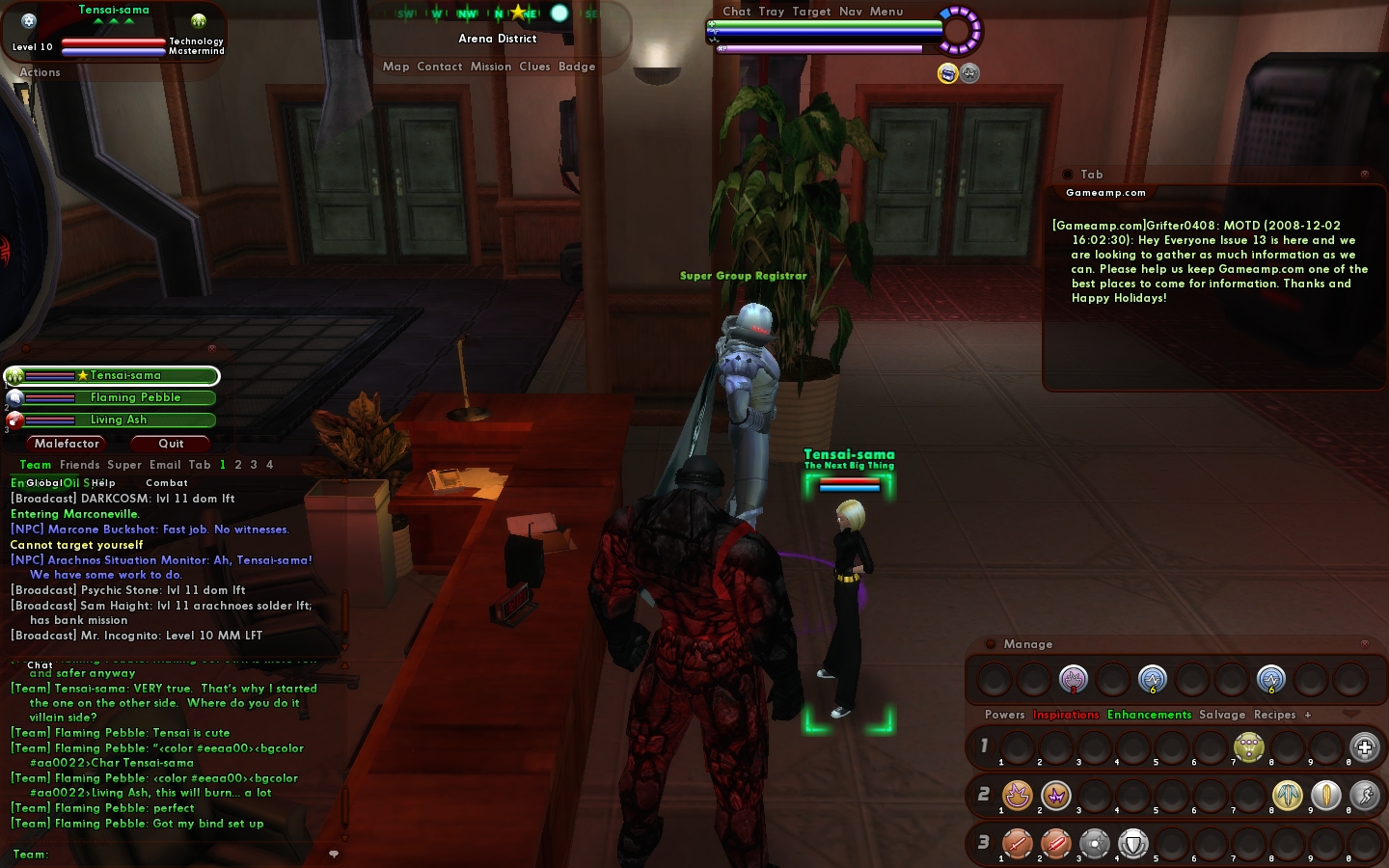Activate the shield power icon in tray 3
The height and width of the screenshot is (868, 1389).
[x=1133, y=844]
